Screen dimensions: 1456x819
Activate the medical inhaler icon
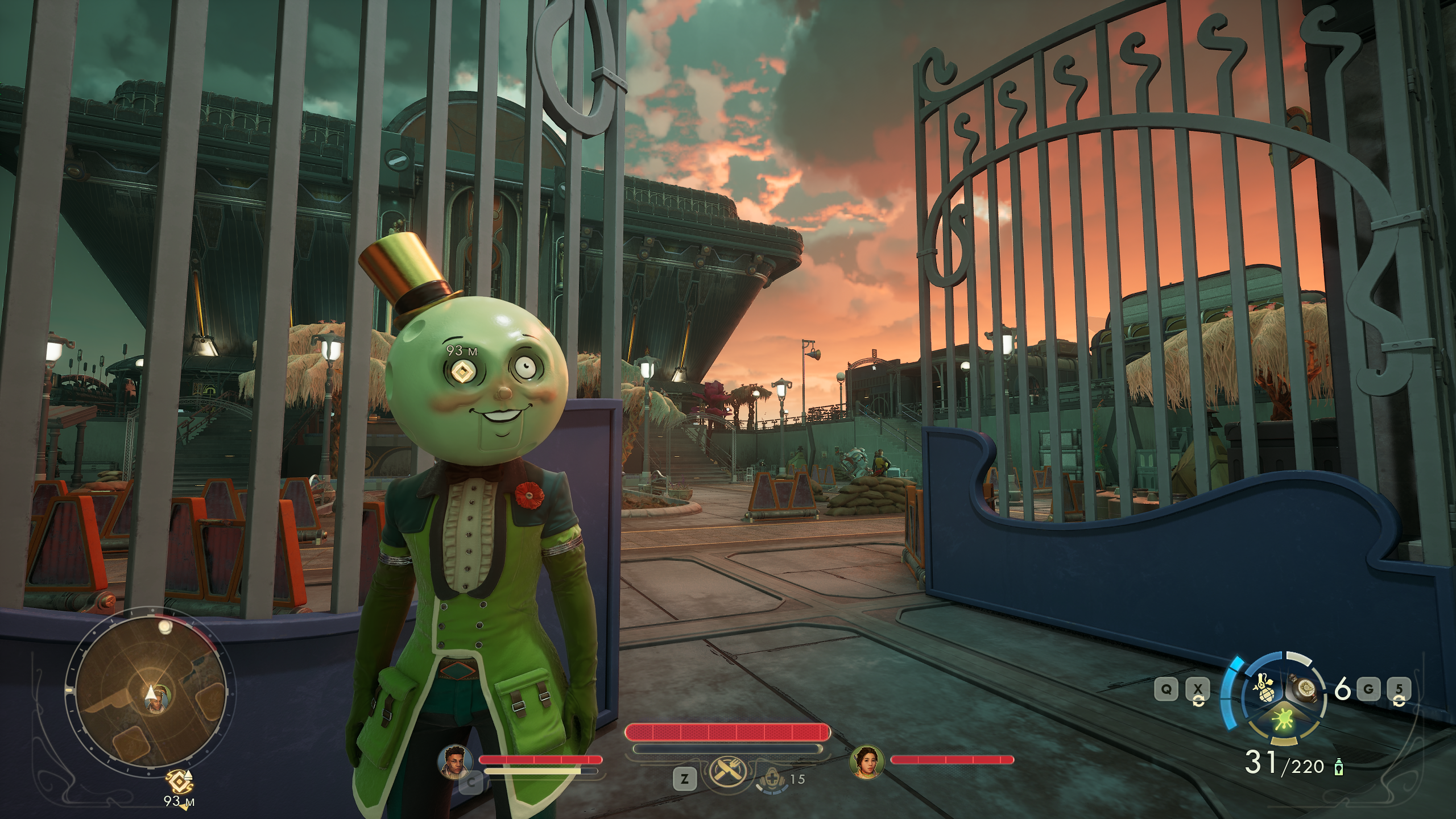(771, 779)
